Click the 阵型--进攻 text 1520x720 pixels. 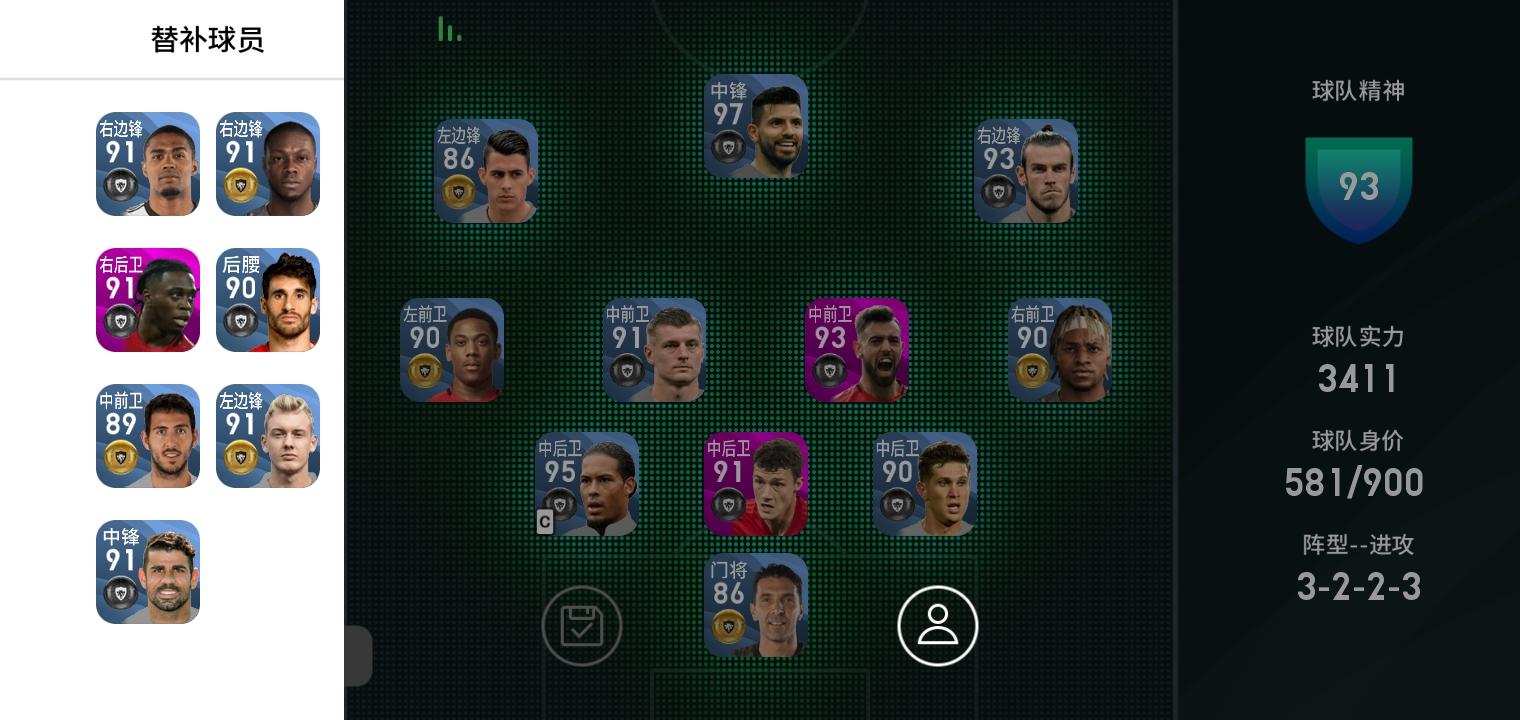click(x=1358, y=545)
